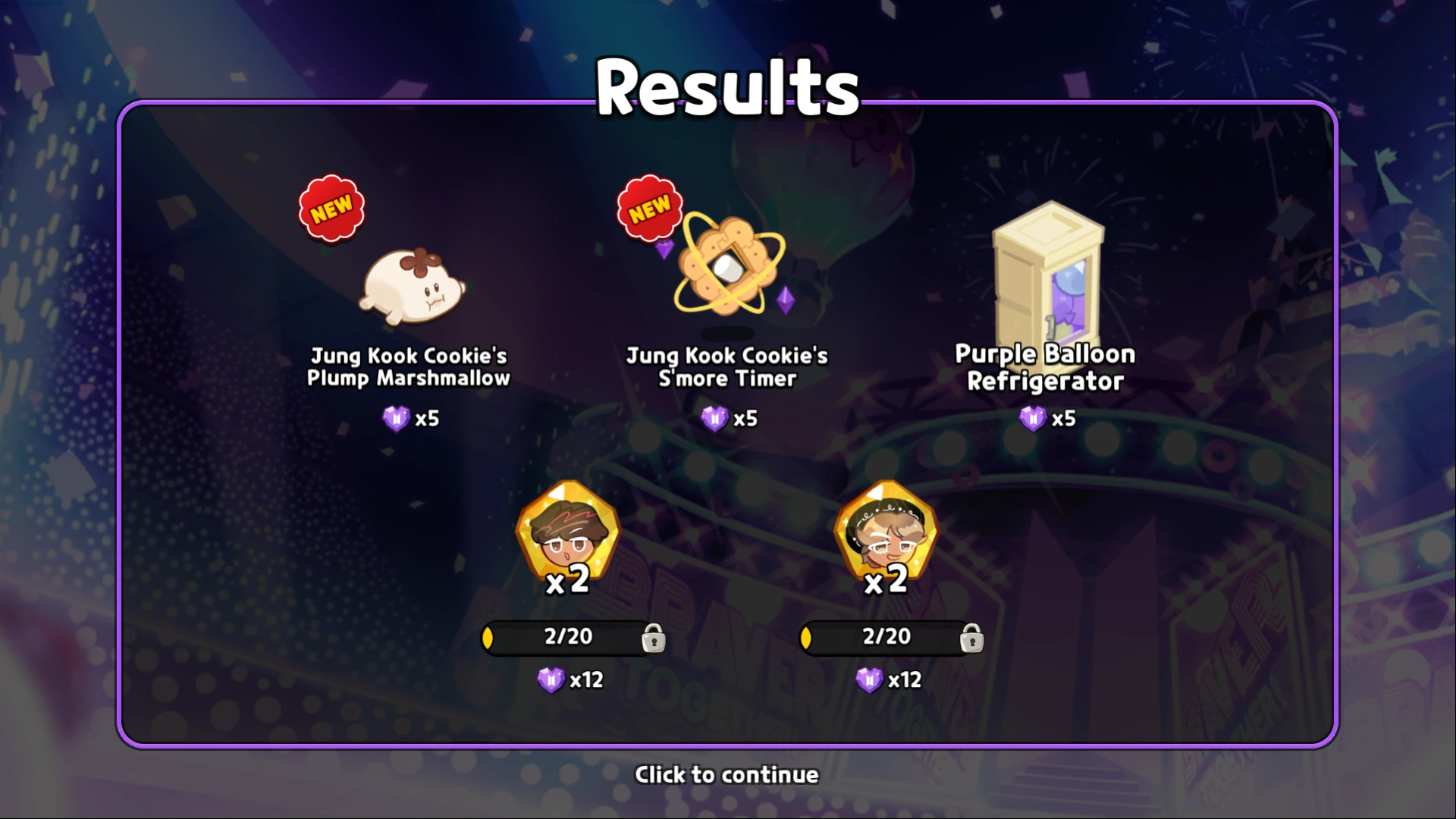Click the purple heart icon under Purple Balloon Refrigerator

click(1032, 418)
